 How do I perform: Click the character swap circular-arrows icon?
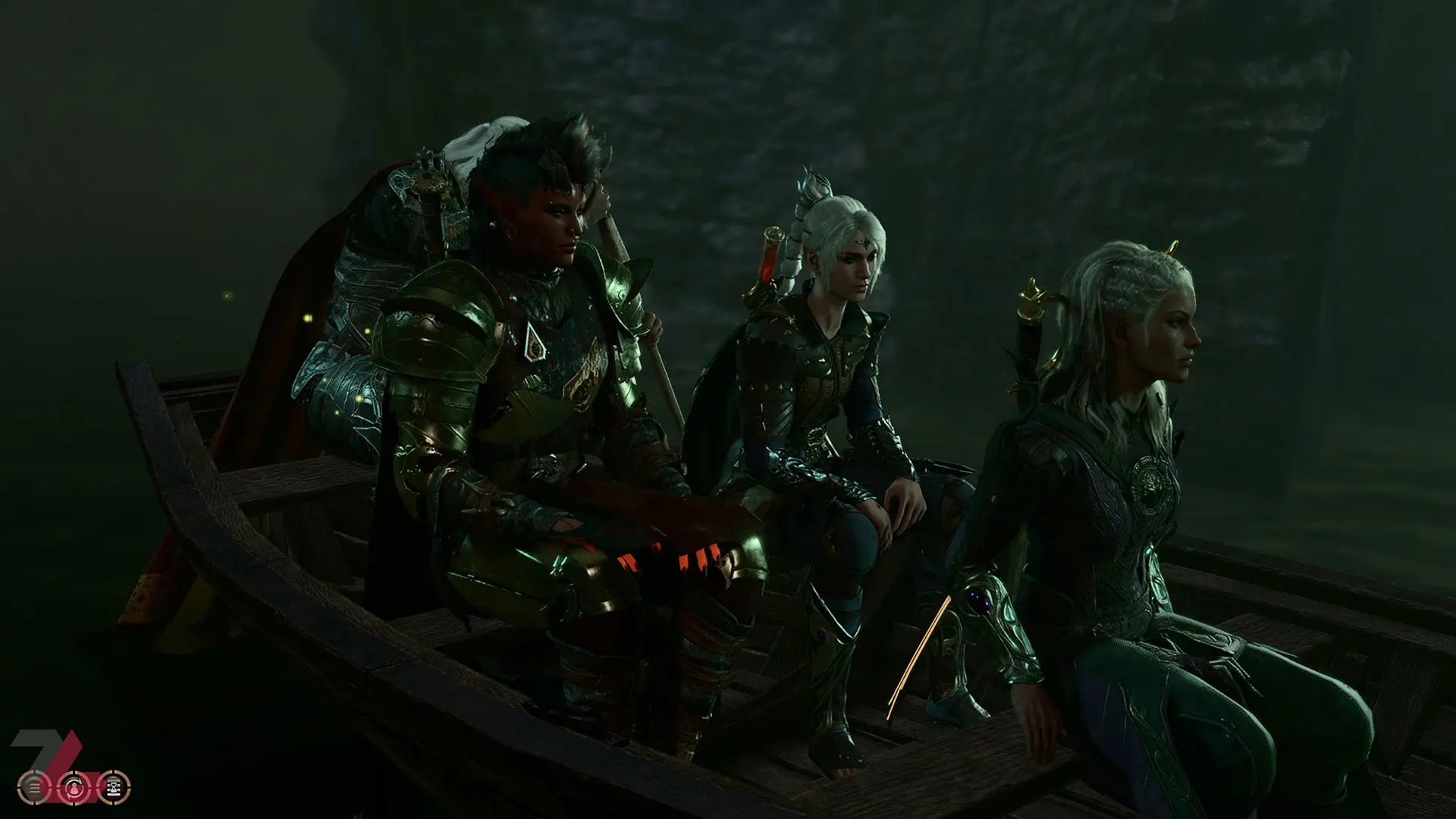click(x=74, y=787)
